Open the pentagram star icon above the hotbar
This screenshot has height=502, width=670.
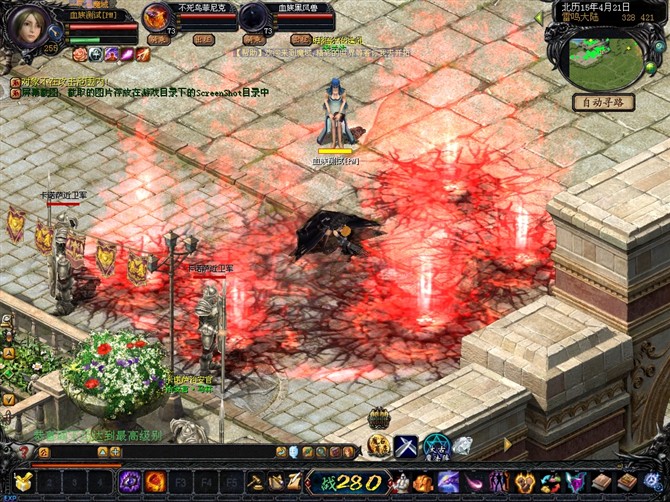(x=434, y=446)
